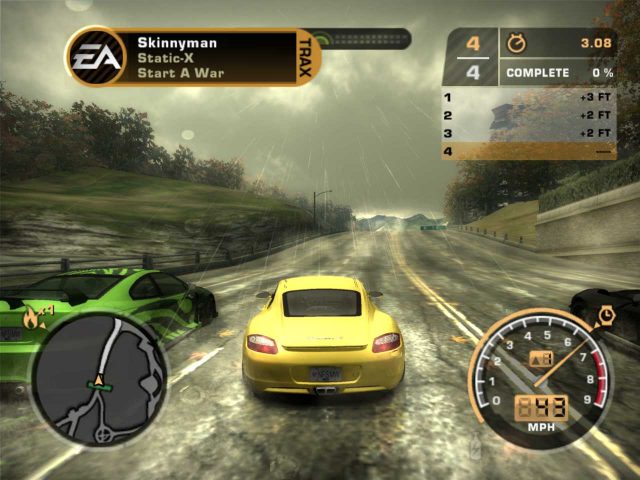This screenshot has height=480, width=640.
Task: Click the lap timer stopwatch icon
Action: click(x=517, y=43)
